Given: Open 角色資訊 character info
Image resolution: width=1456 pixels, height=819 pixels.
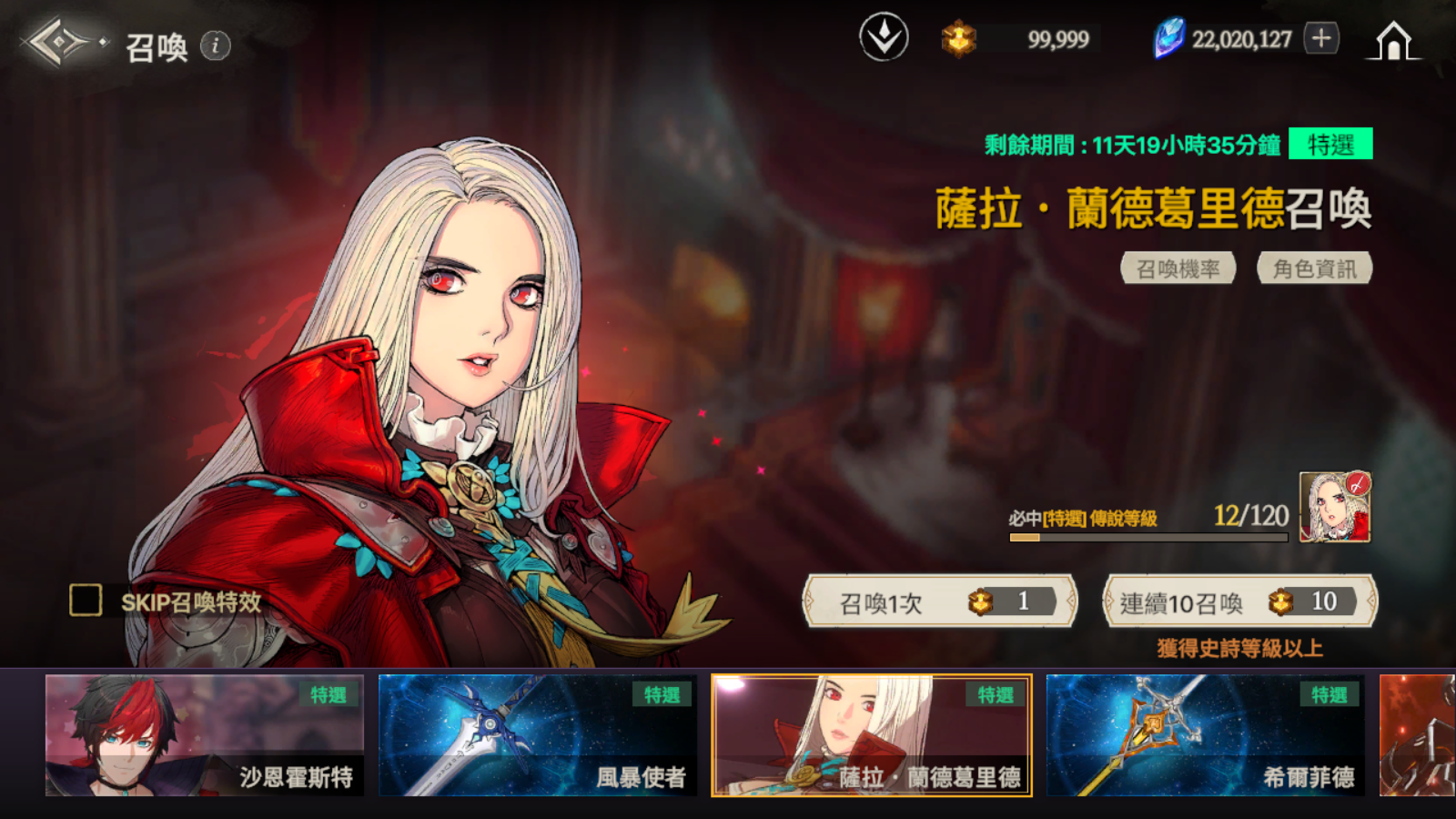Looking at the screenshot, I should coord(1314,268).
